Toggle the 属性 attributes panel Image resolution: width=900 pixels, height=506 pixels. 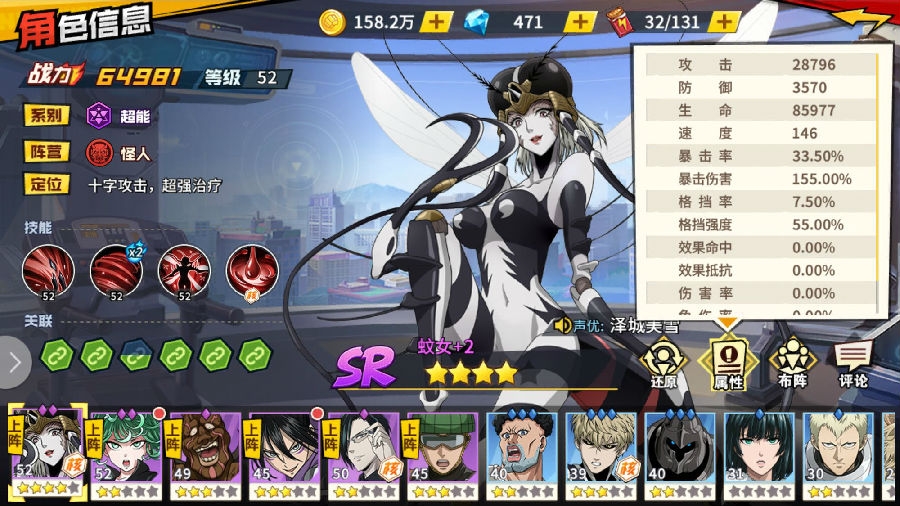pos(727,362)
